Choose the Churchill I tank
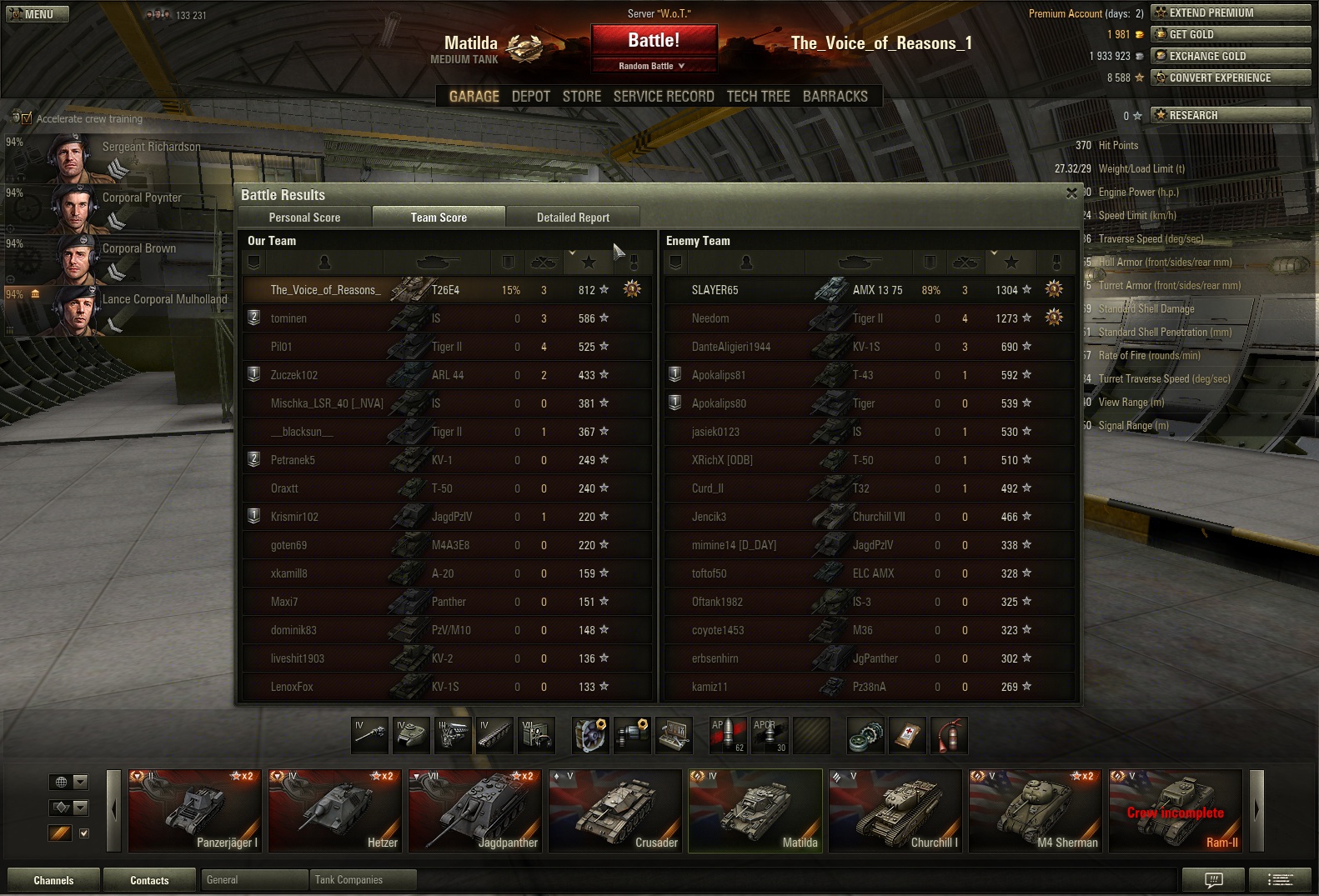The width and height of the screenshot is (1319, 896). (895, 810)
